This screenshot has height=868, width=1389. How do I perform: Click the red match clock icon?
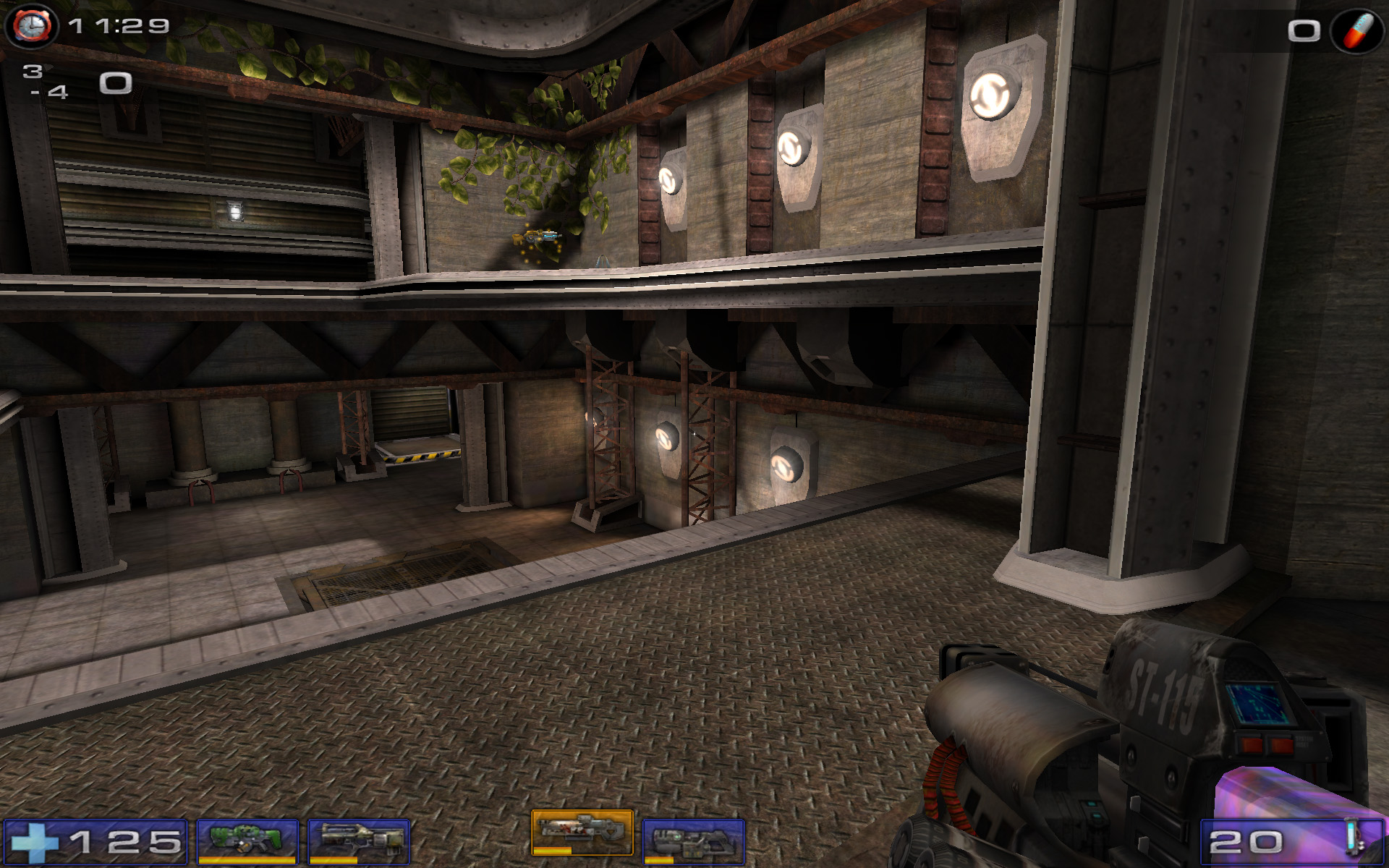(31, 26)
